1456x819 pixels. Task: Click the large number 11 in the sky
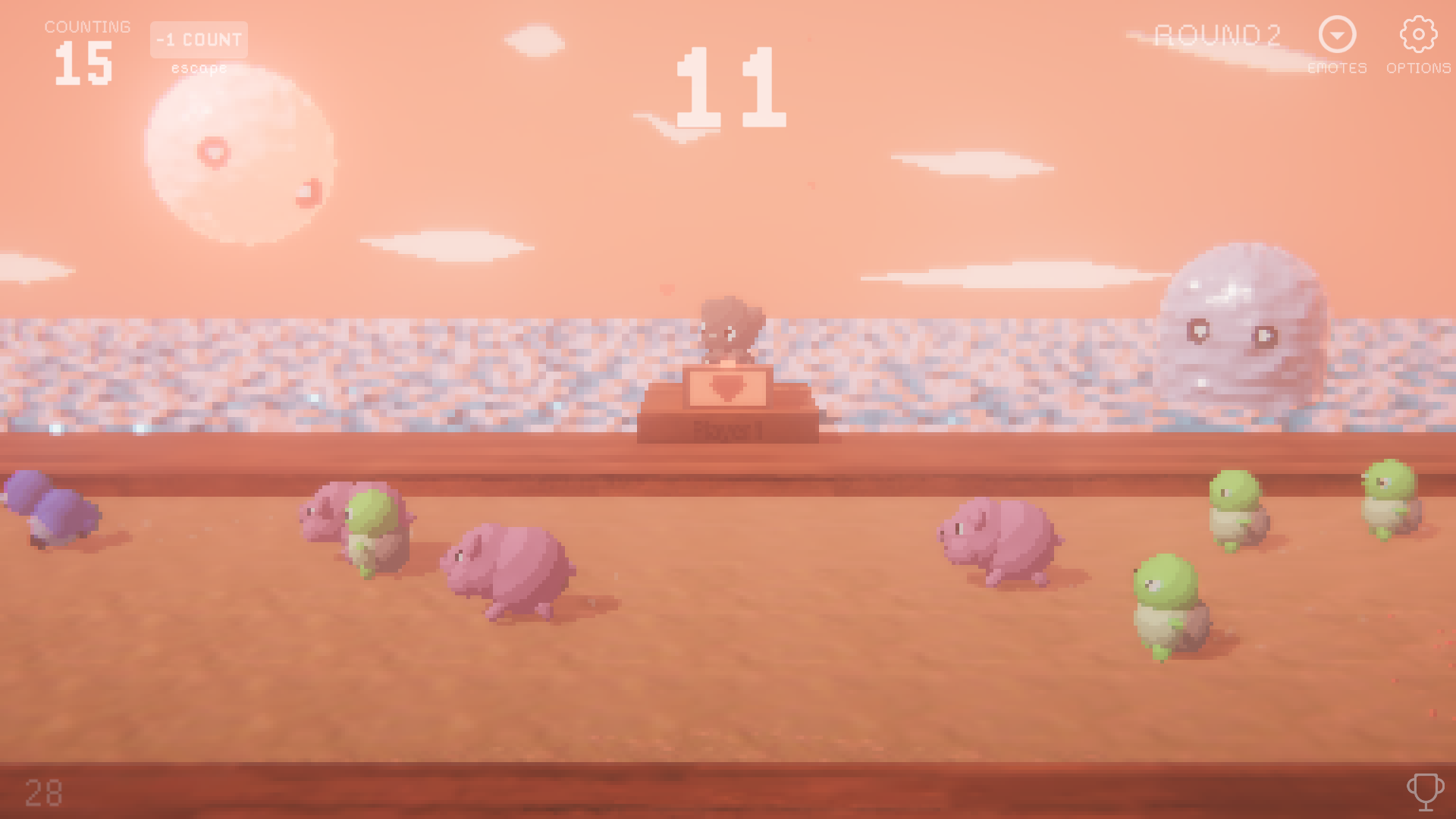pyautogui.click(x=730, y=87)
